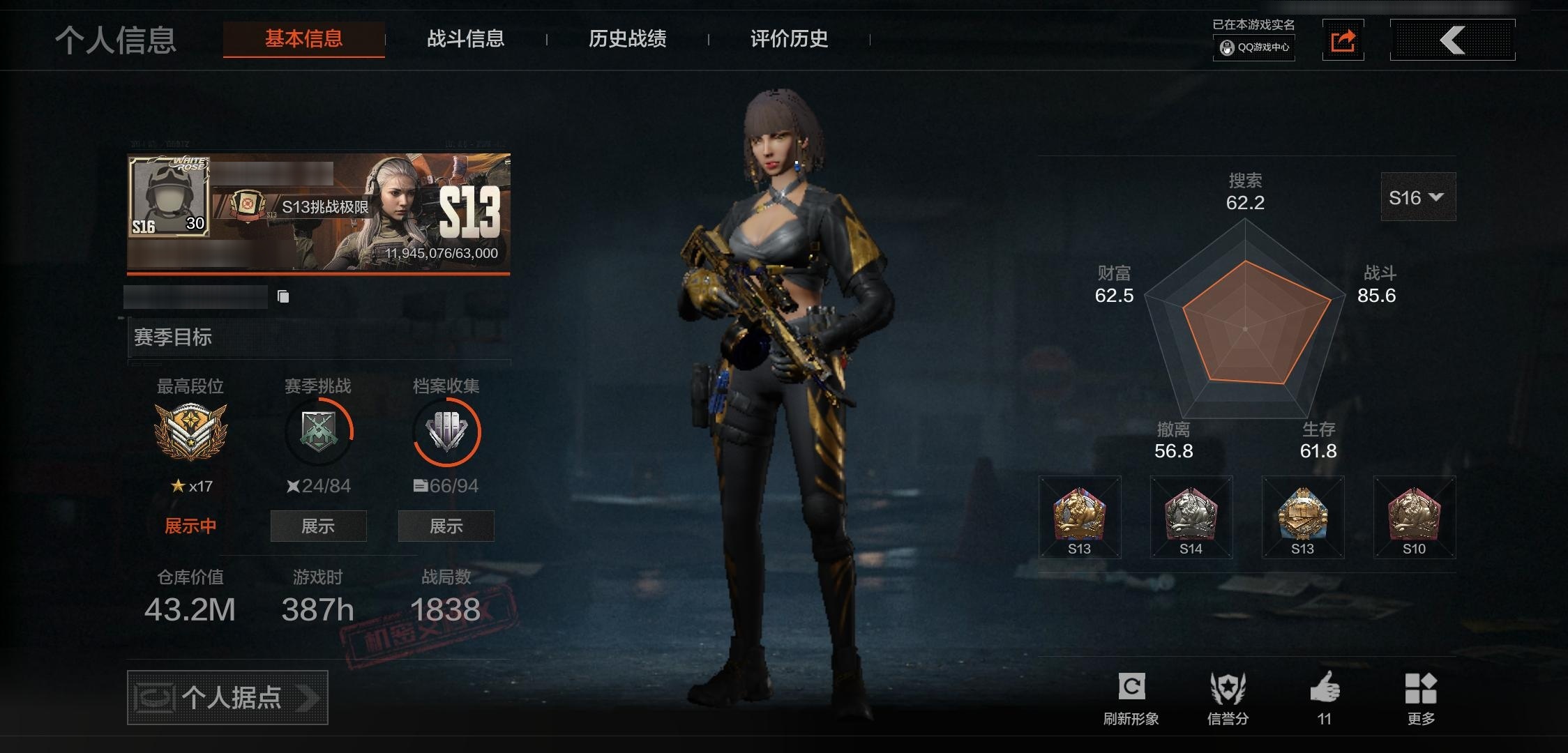Open the S16 season dropdown
The image size is (1568, 753).
(x=1417, y=197)
